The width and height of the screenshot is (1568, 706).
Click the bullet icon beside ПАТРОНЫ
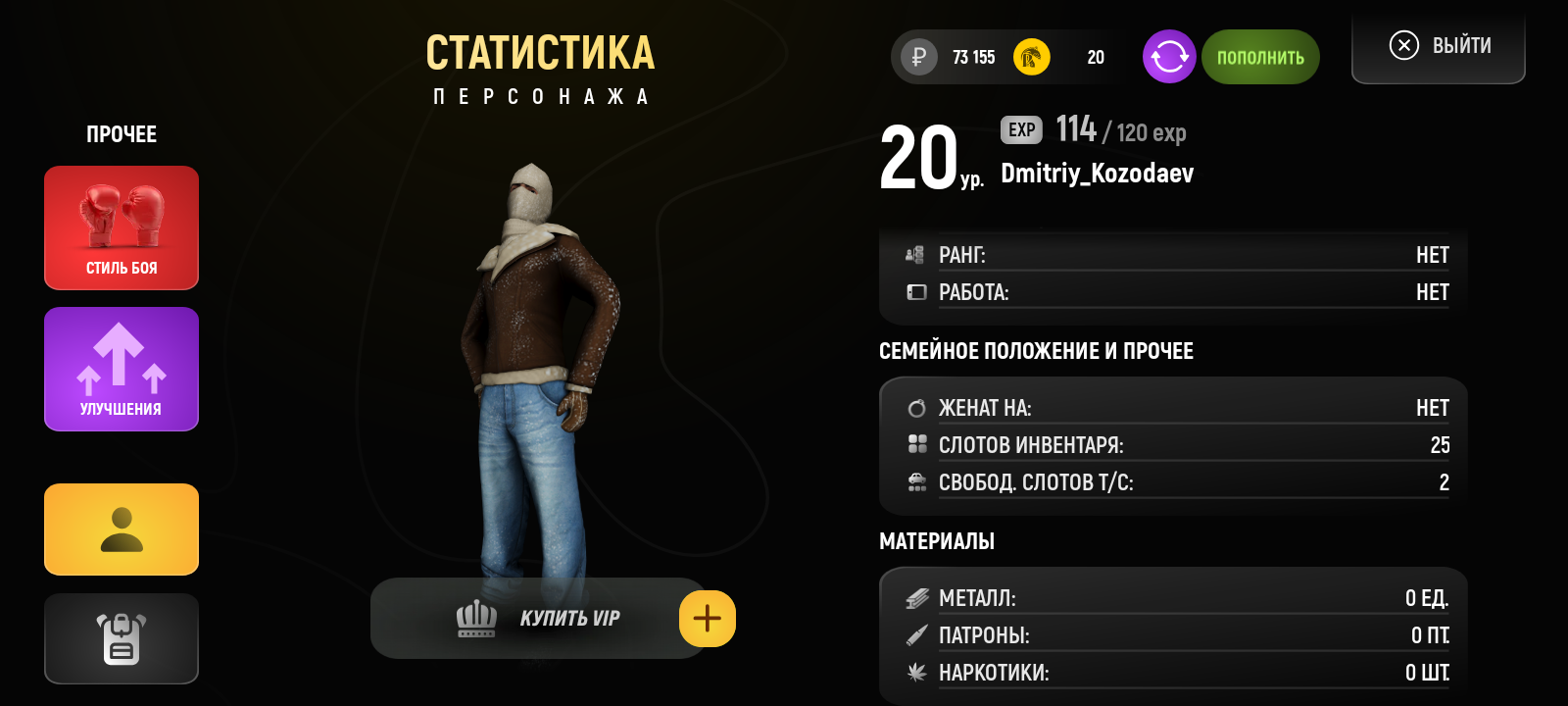pos(918,635)
